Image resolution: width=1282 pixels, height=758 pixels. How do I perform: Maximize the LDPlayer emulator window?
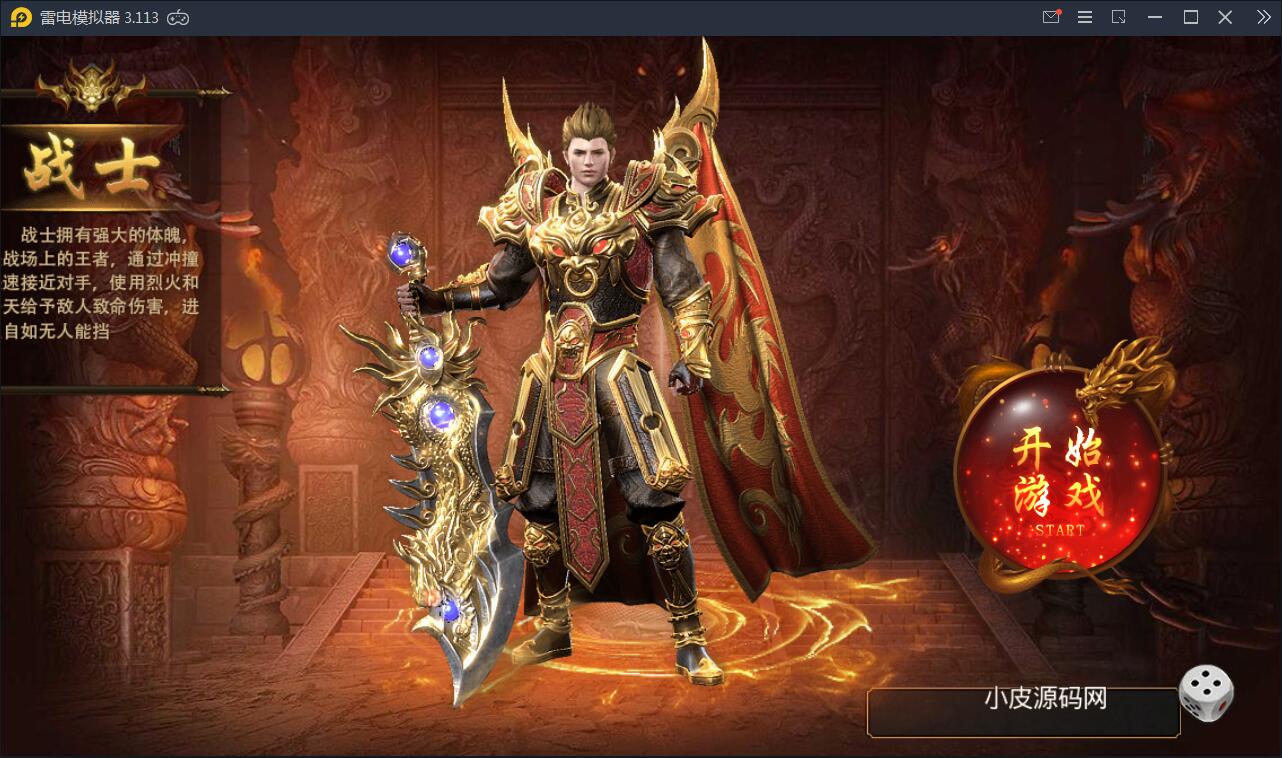(1190, 17)
